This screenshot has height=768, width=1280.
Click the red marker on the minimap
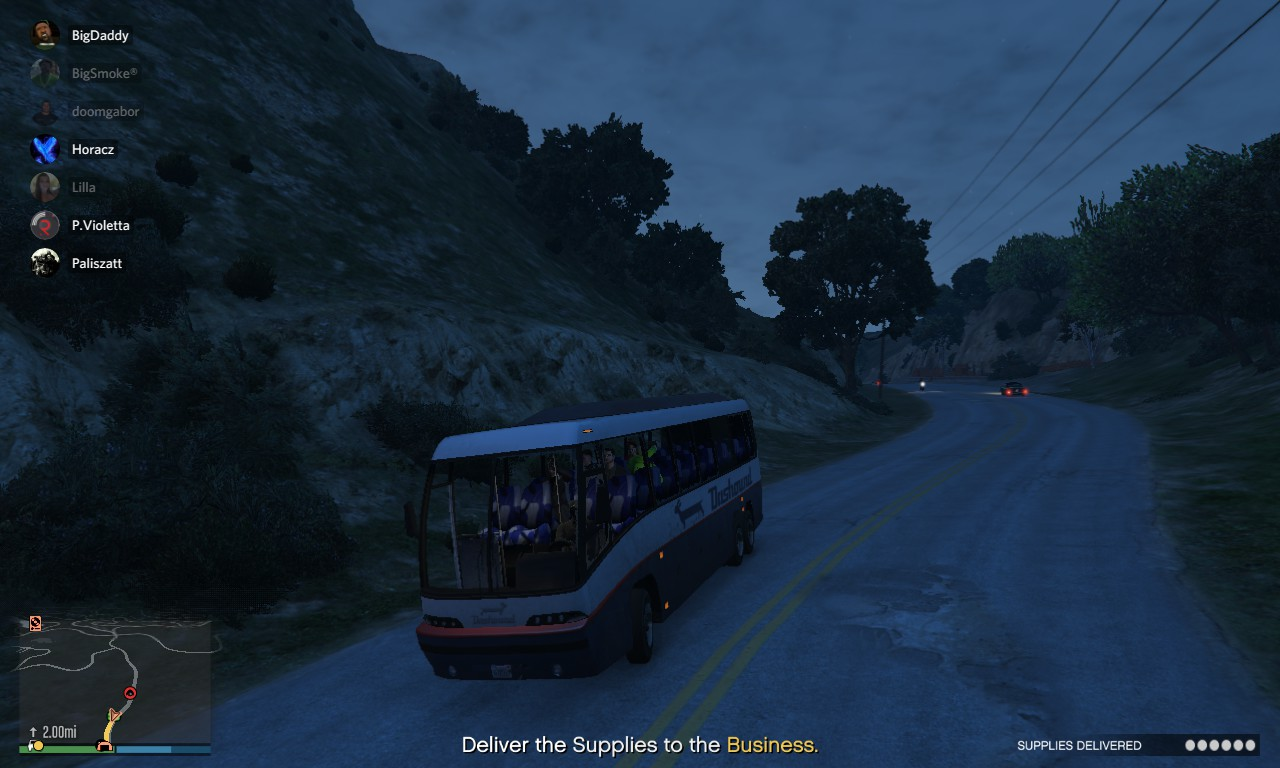pyautogui.click(x=129, y=693)
